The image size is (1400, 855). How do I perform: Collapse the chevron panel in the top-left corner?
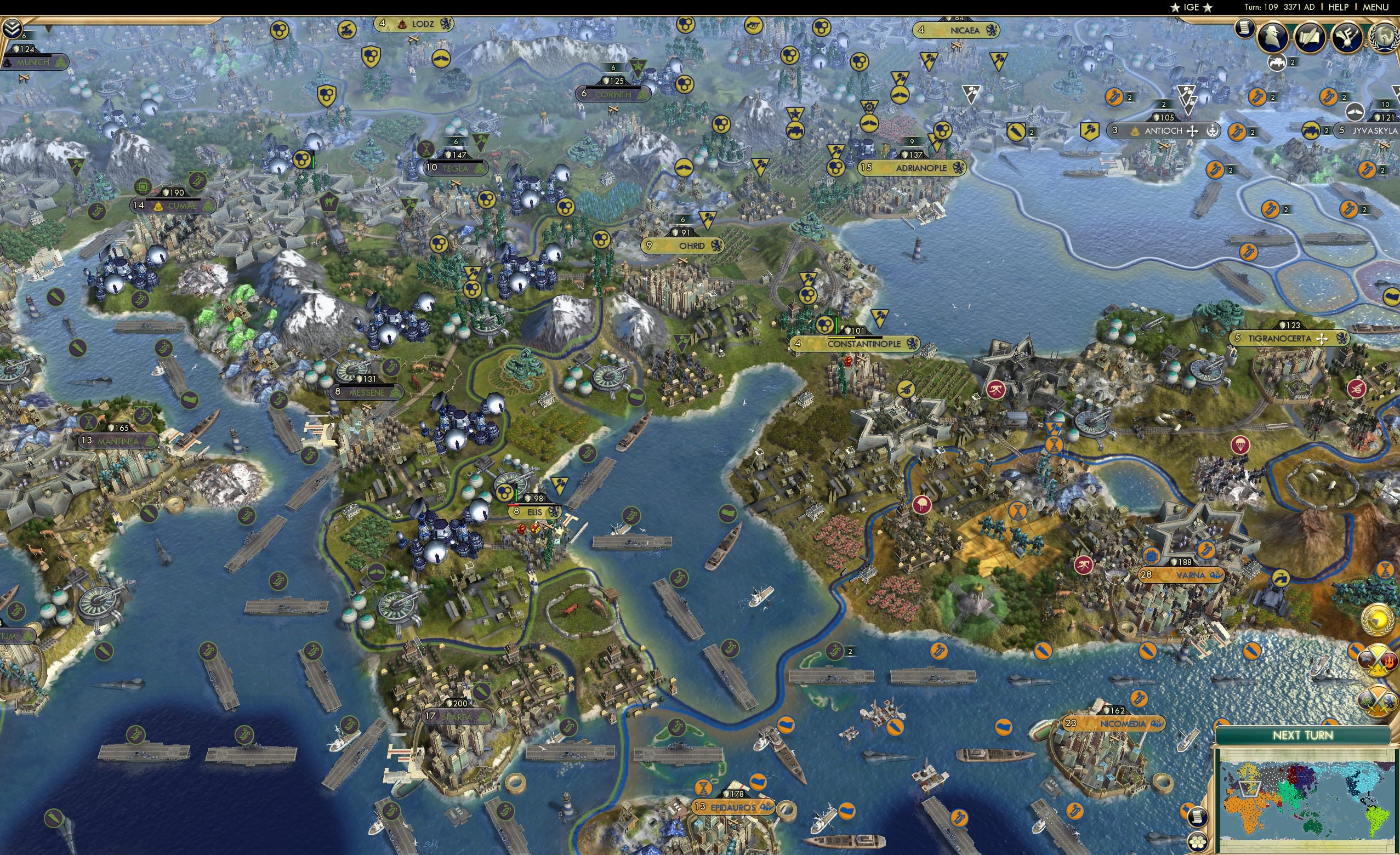click(x=12, y=29)
